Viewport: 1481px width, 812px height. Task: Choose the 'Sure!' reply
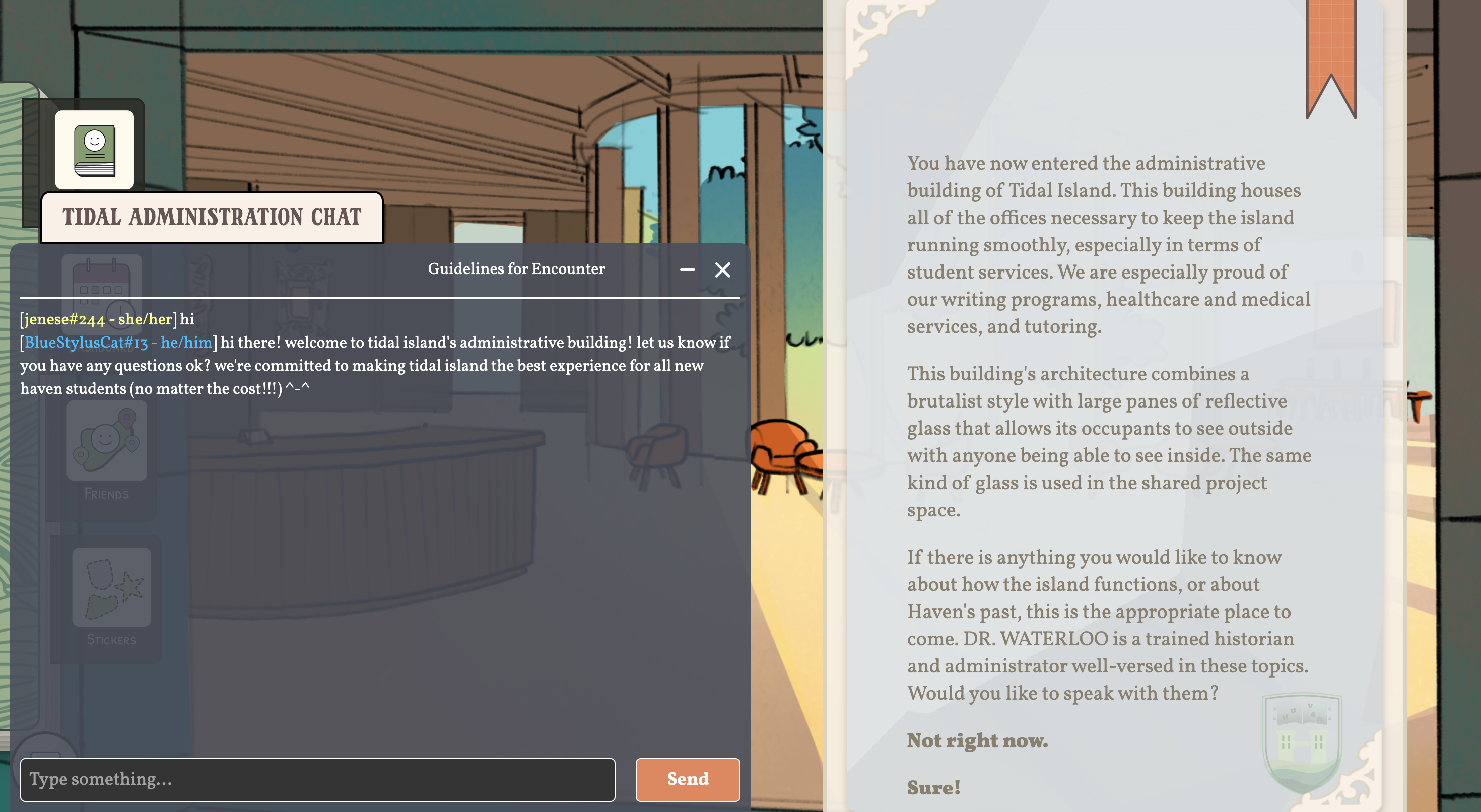point(933,787)
